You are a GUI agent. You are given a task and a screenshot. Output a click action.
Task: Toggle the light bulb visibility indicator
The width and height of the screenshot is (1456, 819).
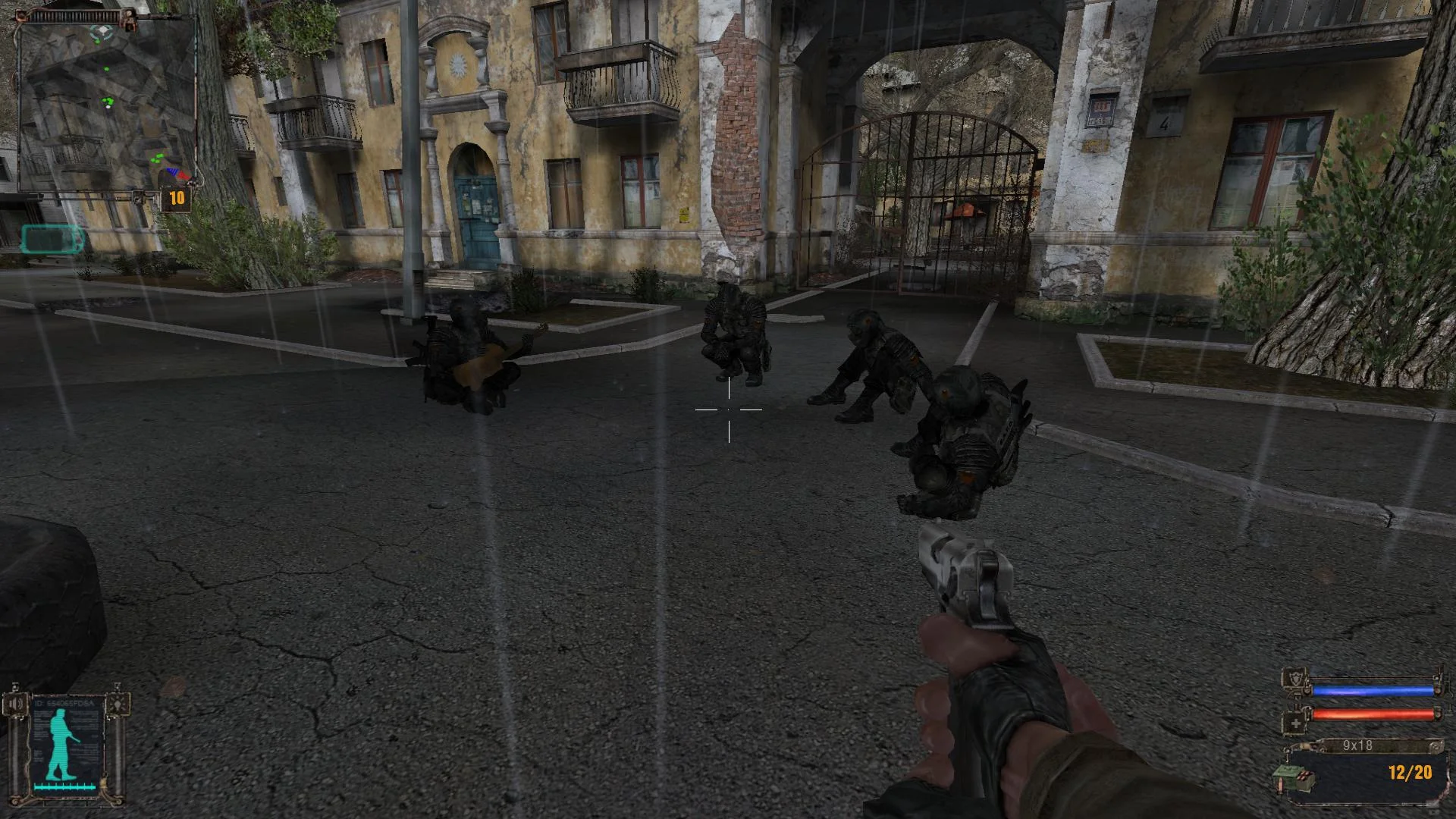(x=118, y=703)
